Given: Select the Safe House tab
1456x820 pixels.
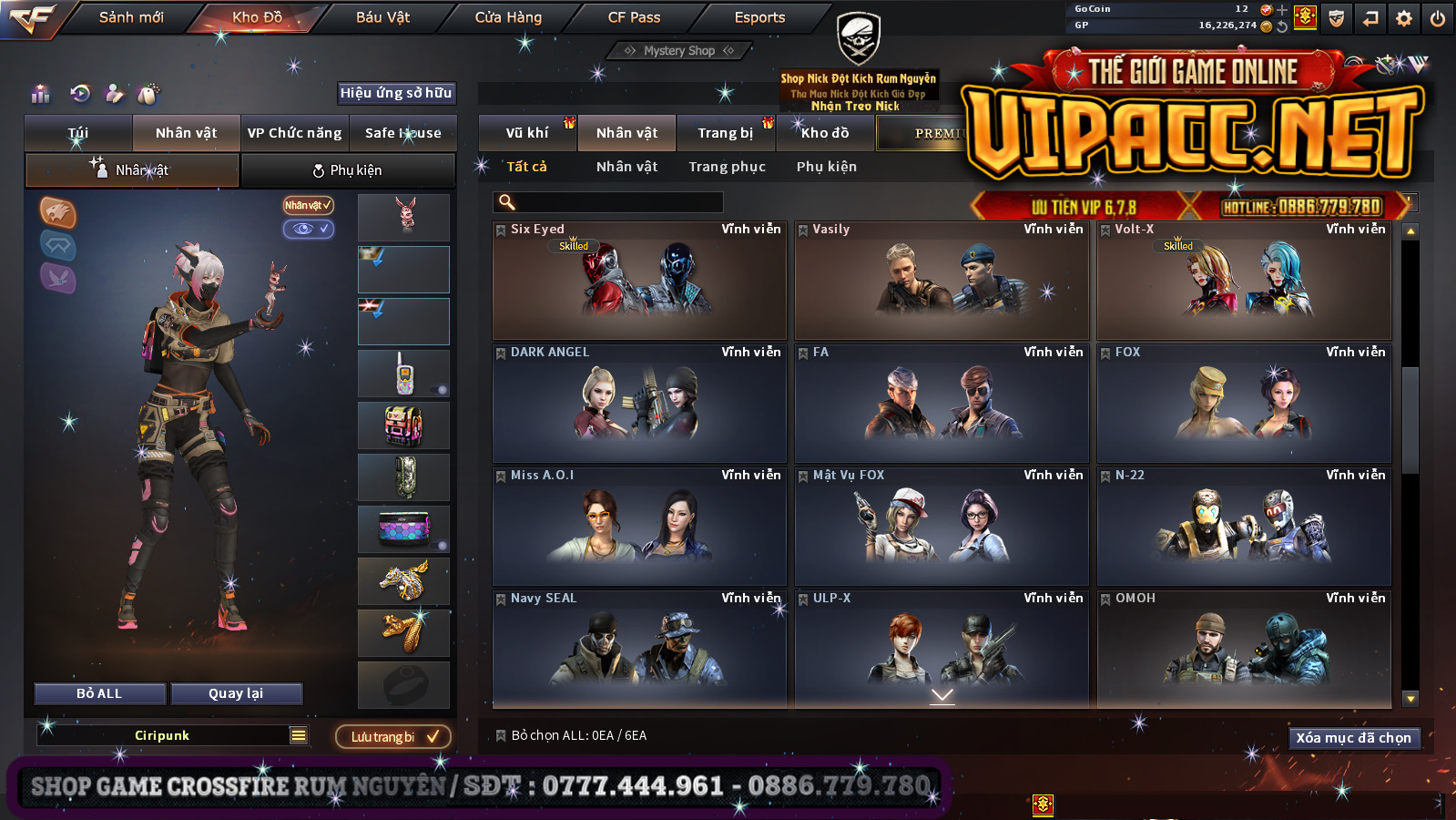Looking at the screenshot, I should tap(402, 133).
